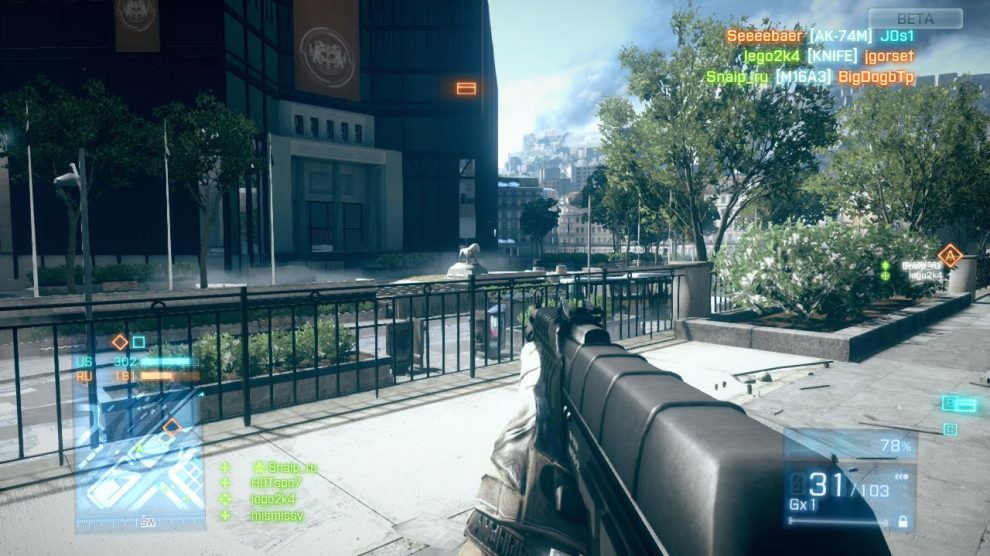Select HDTspo7 in the squad list
The height and width of the screenshot is (556, 990).
275,483
